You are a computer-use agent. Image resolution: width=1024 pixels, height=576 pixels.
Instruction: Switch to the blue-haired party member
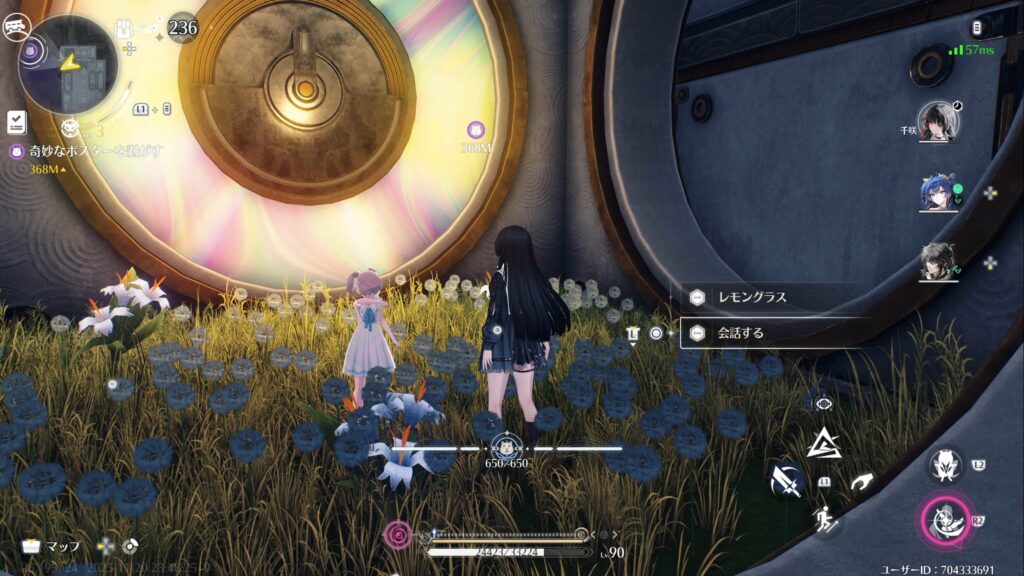(938, 192)
